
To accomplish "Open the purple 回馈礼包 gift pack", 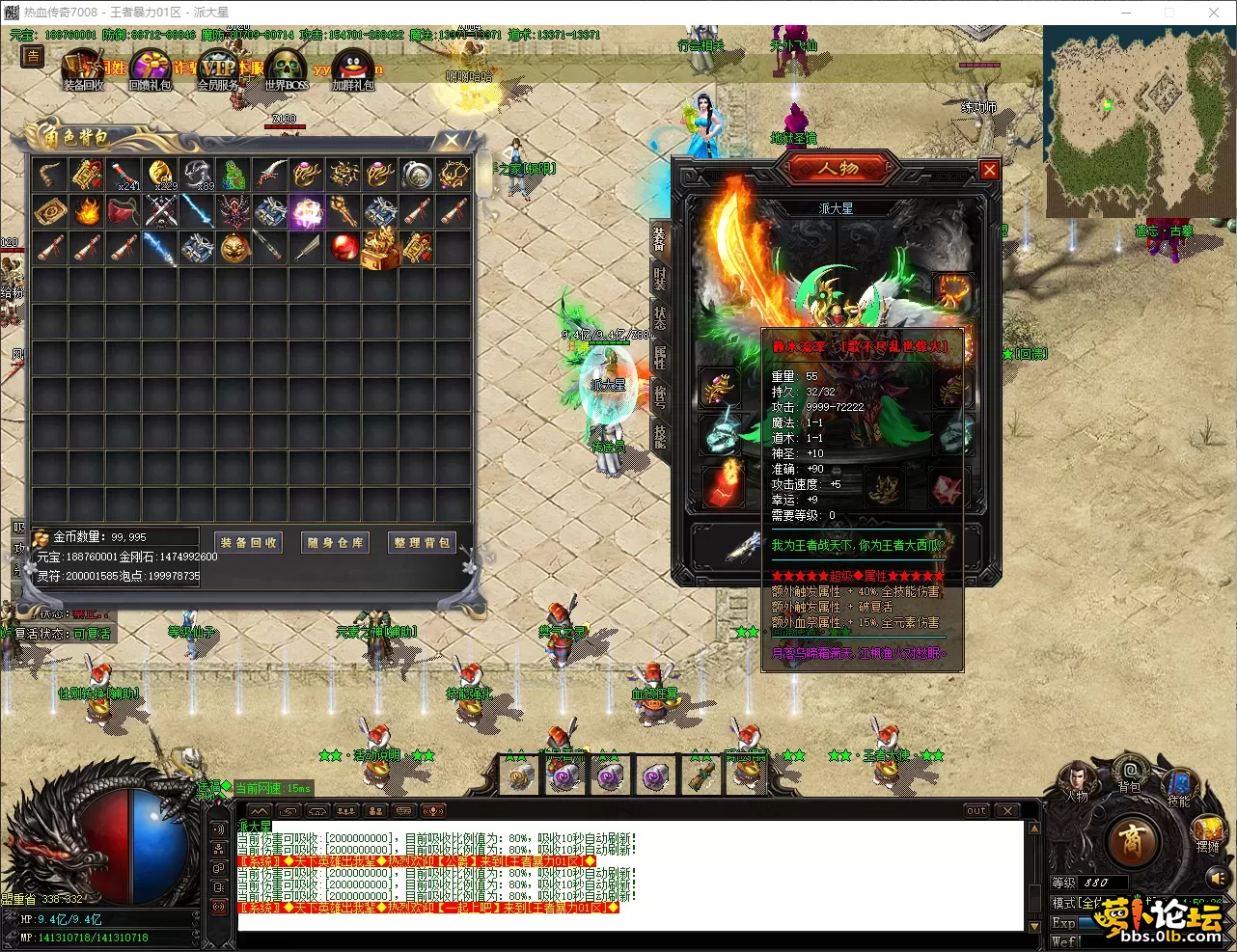I will [151, 69].
